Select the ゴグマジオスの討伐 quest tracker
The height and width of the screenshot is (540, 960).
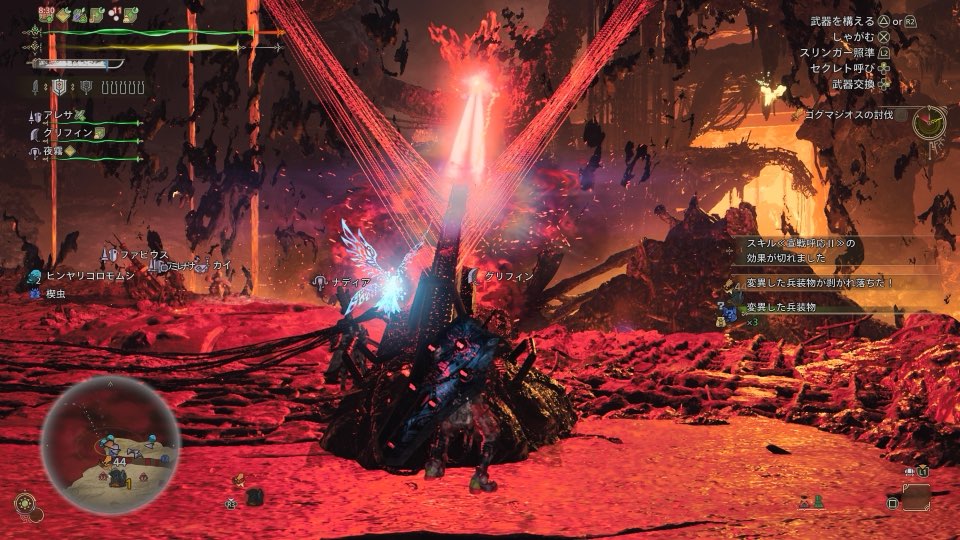click(851, 115)
